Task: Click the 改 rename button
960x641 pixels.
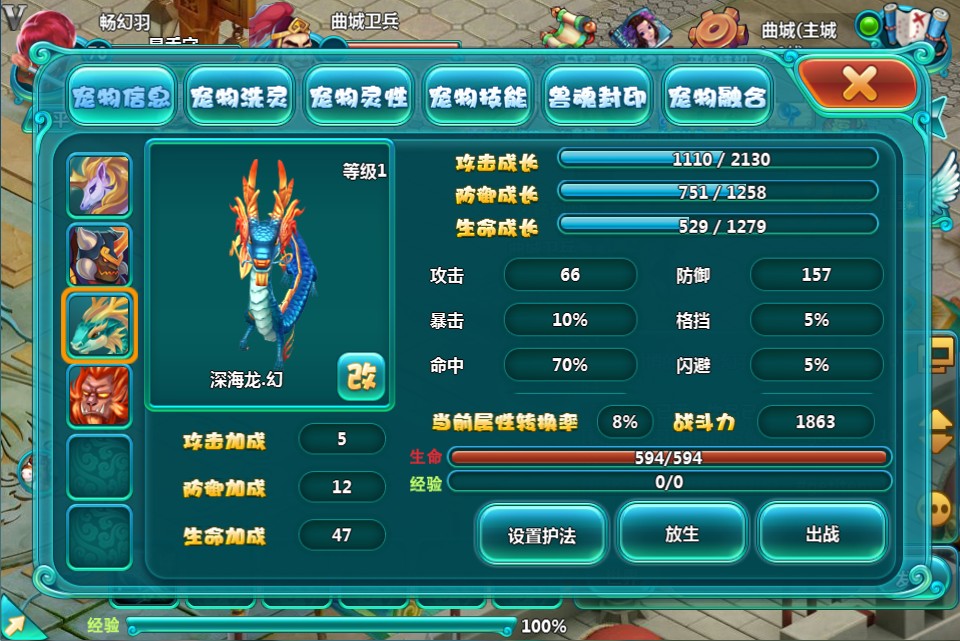Action: [360, 376]
